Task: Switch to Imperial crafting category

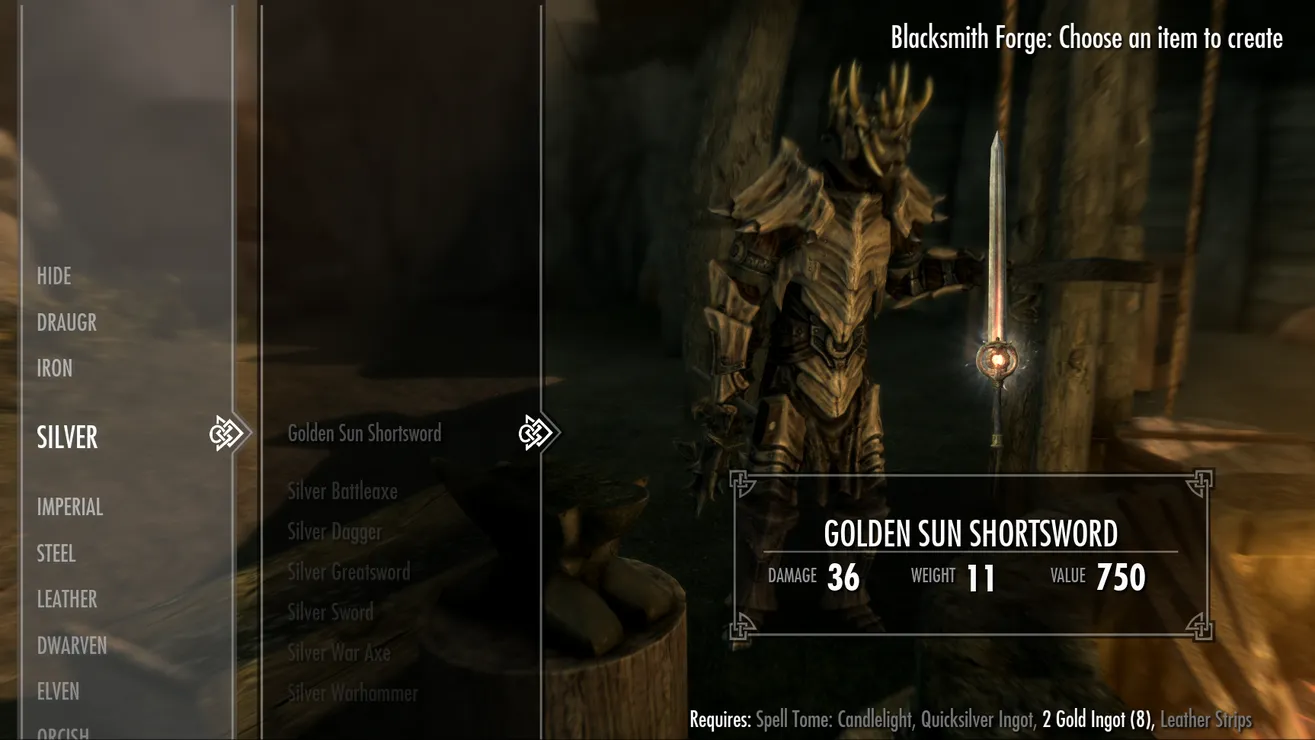Action: pyautogui.click(x=70, y=506)
